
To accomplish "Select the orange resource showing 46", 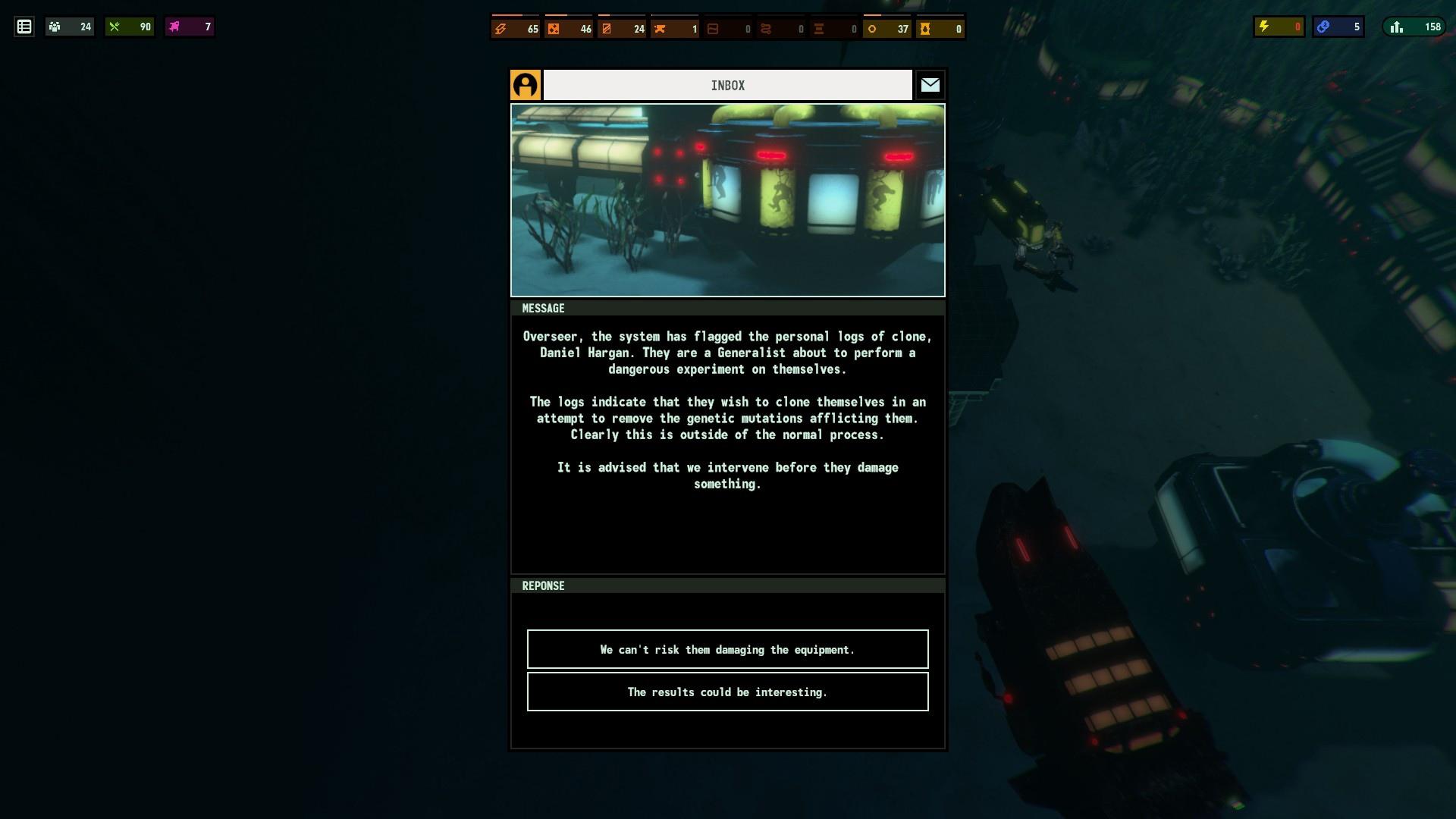I will 569,29.
